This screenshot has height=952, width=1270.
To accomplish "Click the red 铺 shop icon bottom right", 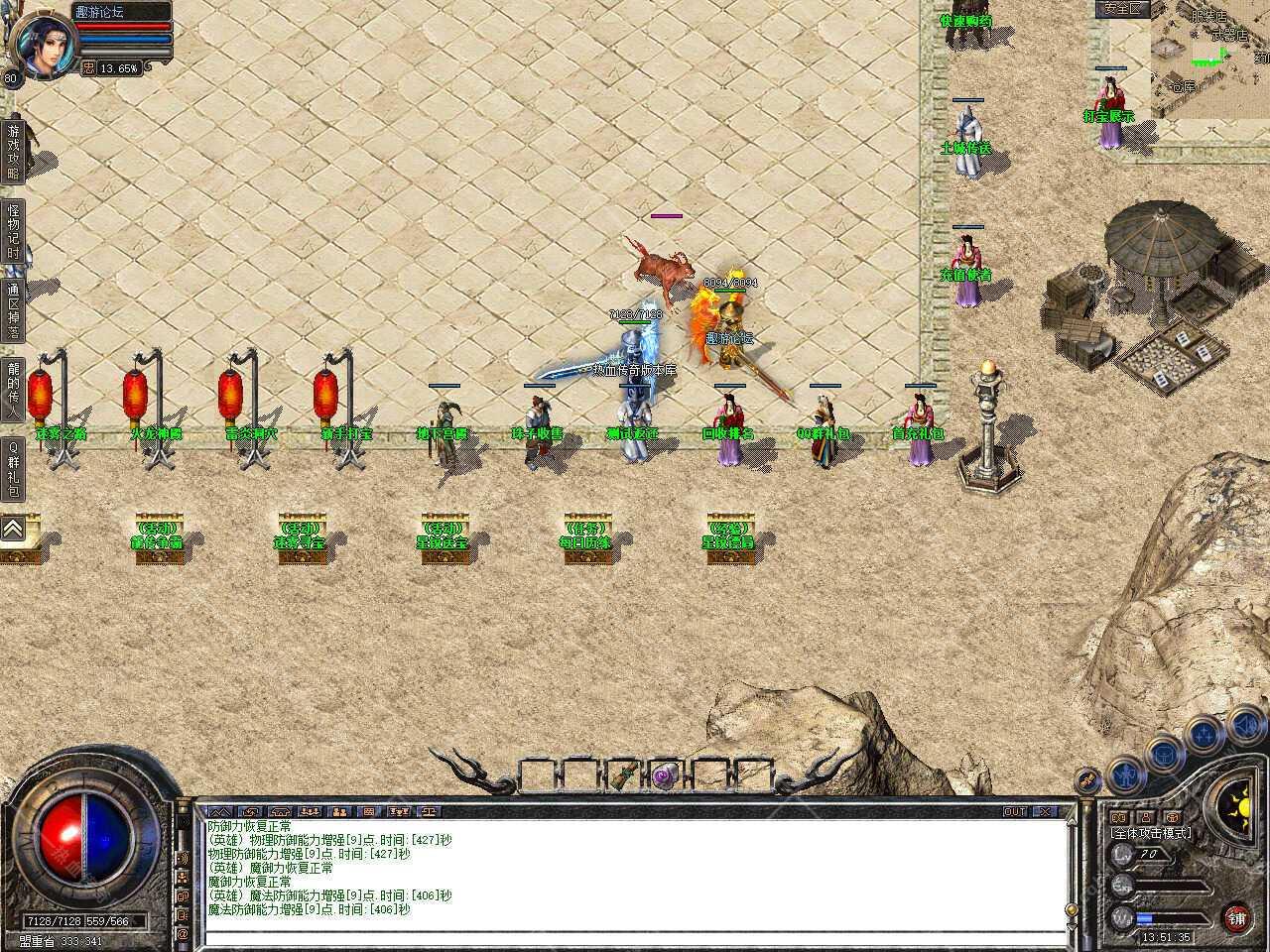I will click(x=1236, y=919).
